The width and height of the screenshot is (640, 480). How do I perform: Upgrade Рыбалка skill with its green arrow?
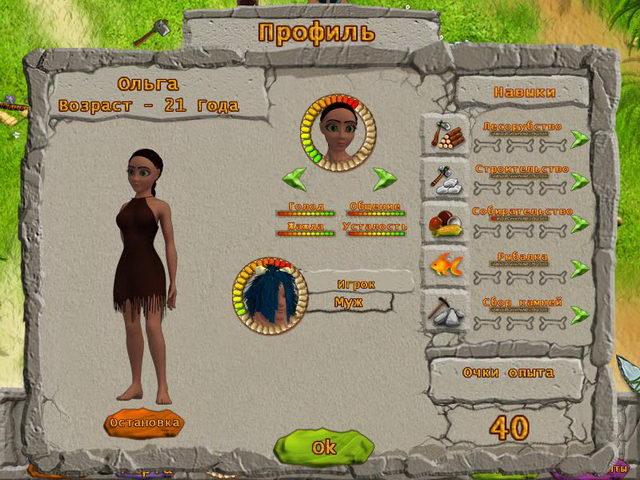click(x=580, y=268)
